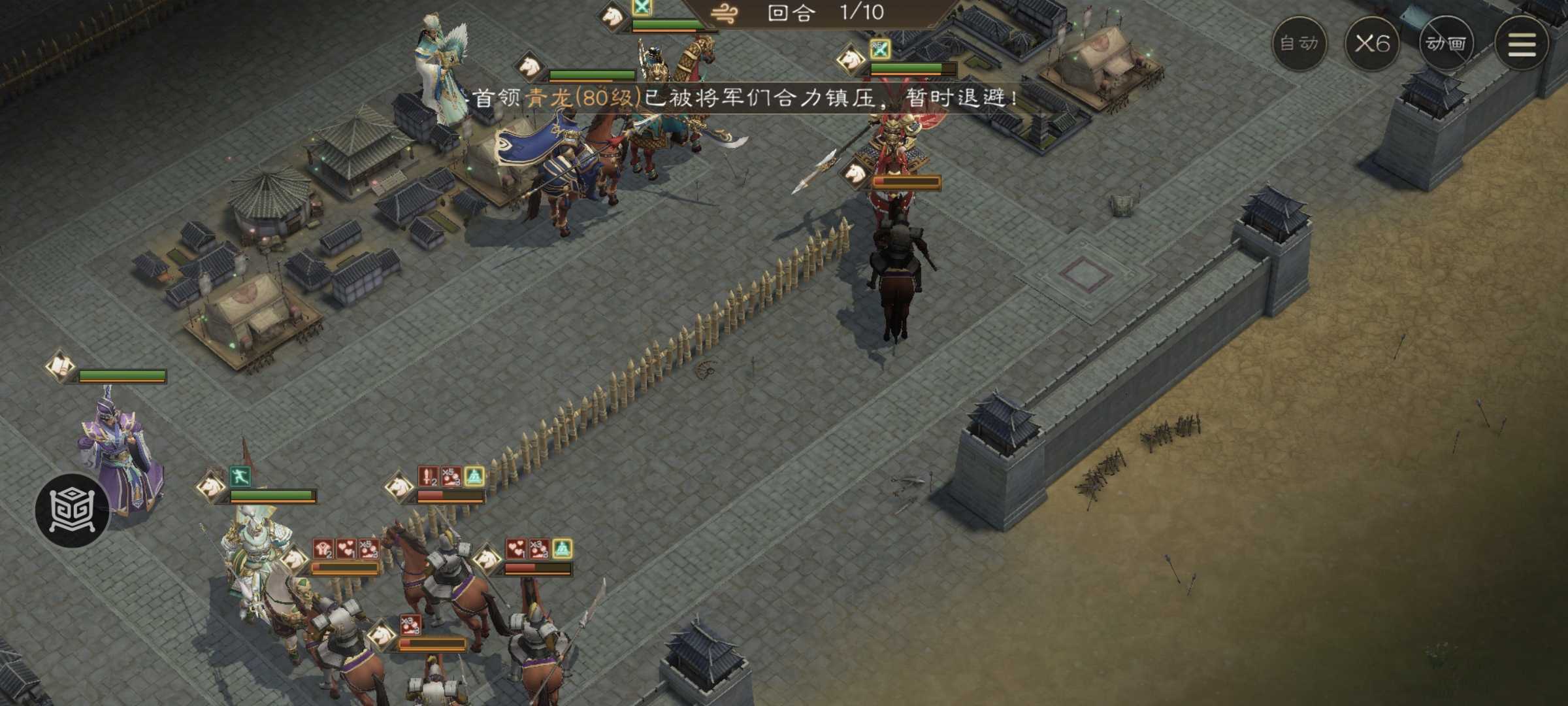Toggle the 动画 animation button
Viewport: 1568px width, 706px height.
coord(1446,44)
